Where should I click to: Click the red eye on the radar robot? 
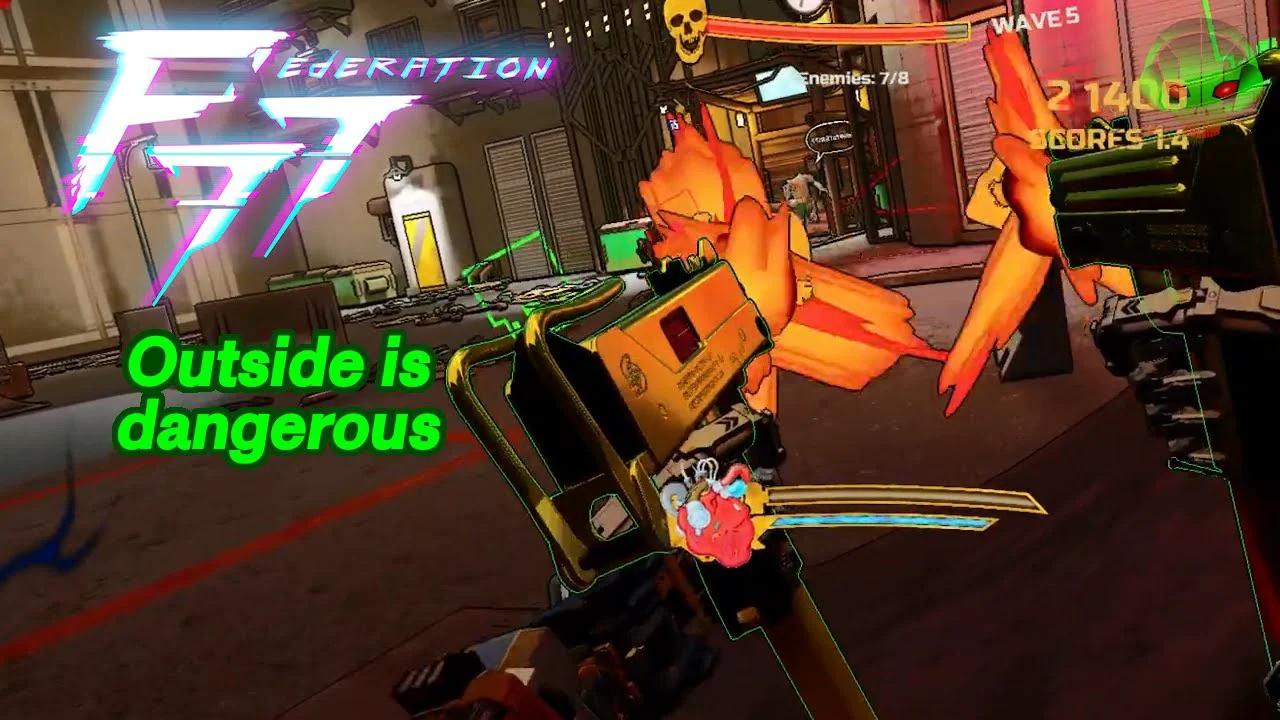[x=1226, y=90]
